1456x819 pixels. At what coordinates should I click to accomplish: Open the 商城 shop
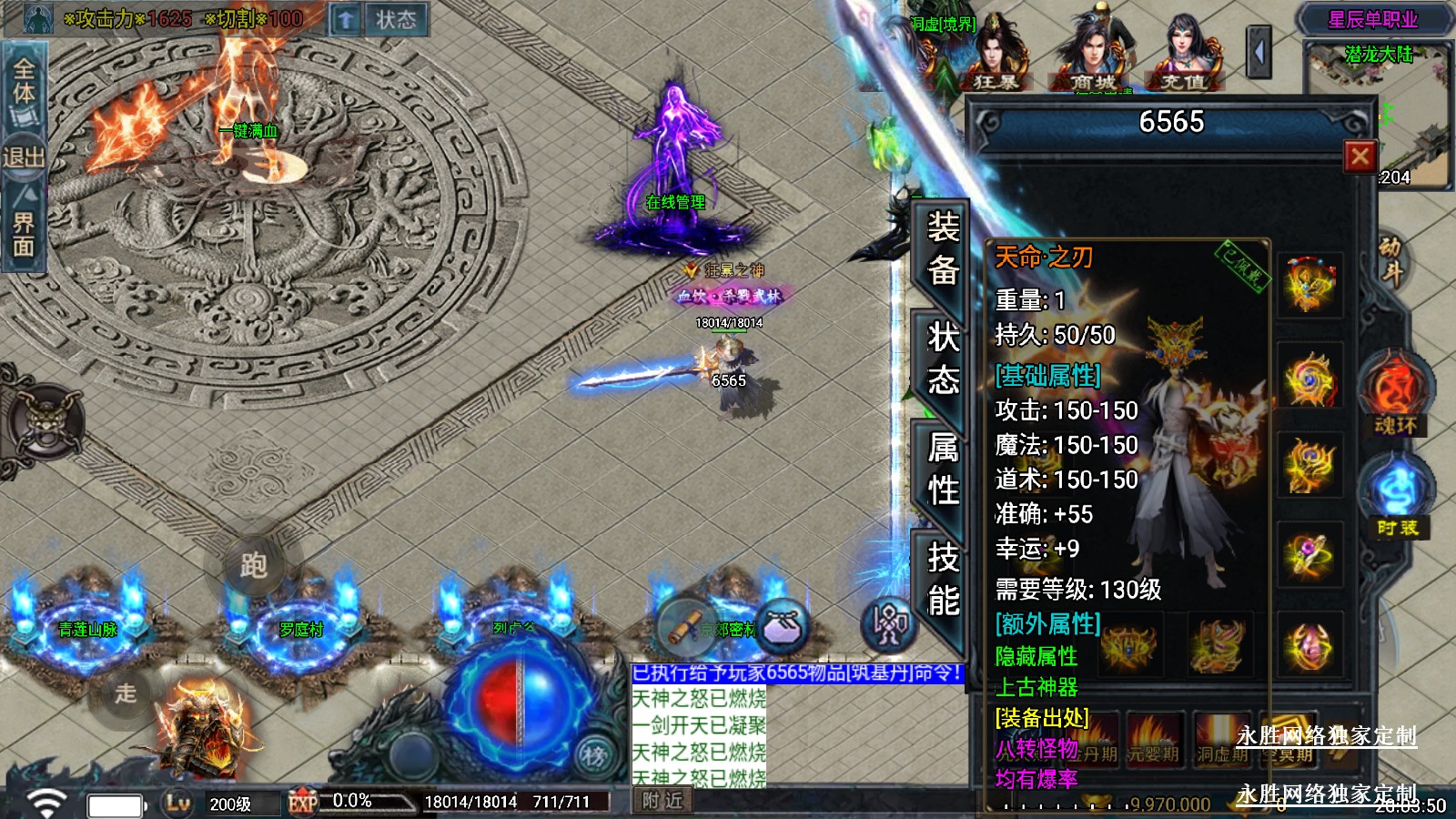pyautogui.click(x=1092, y=56)
